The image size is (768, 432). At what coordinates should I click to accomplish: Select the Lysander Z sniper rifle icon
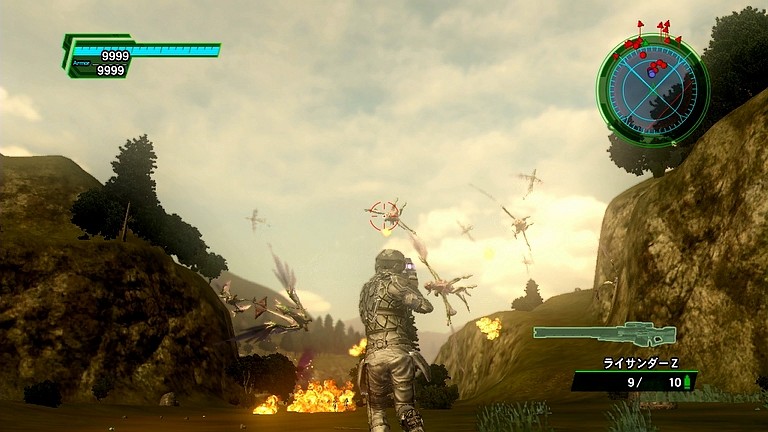point(604,334)
